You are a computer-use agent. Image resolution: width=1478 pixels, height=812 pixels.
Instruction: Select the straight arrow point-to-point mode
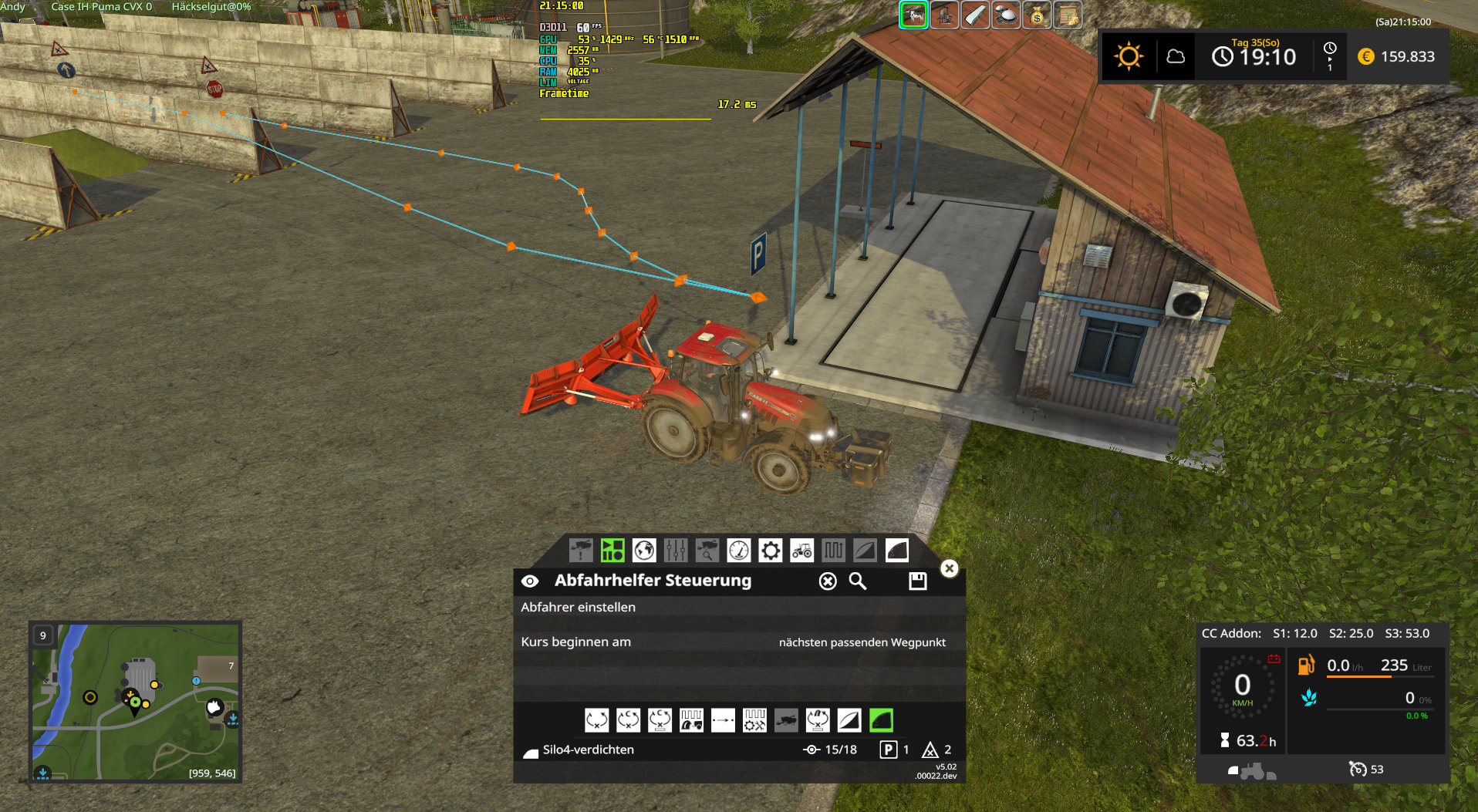723,720
